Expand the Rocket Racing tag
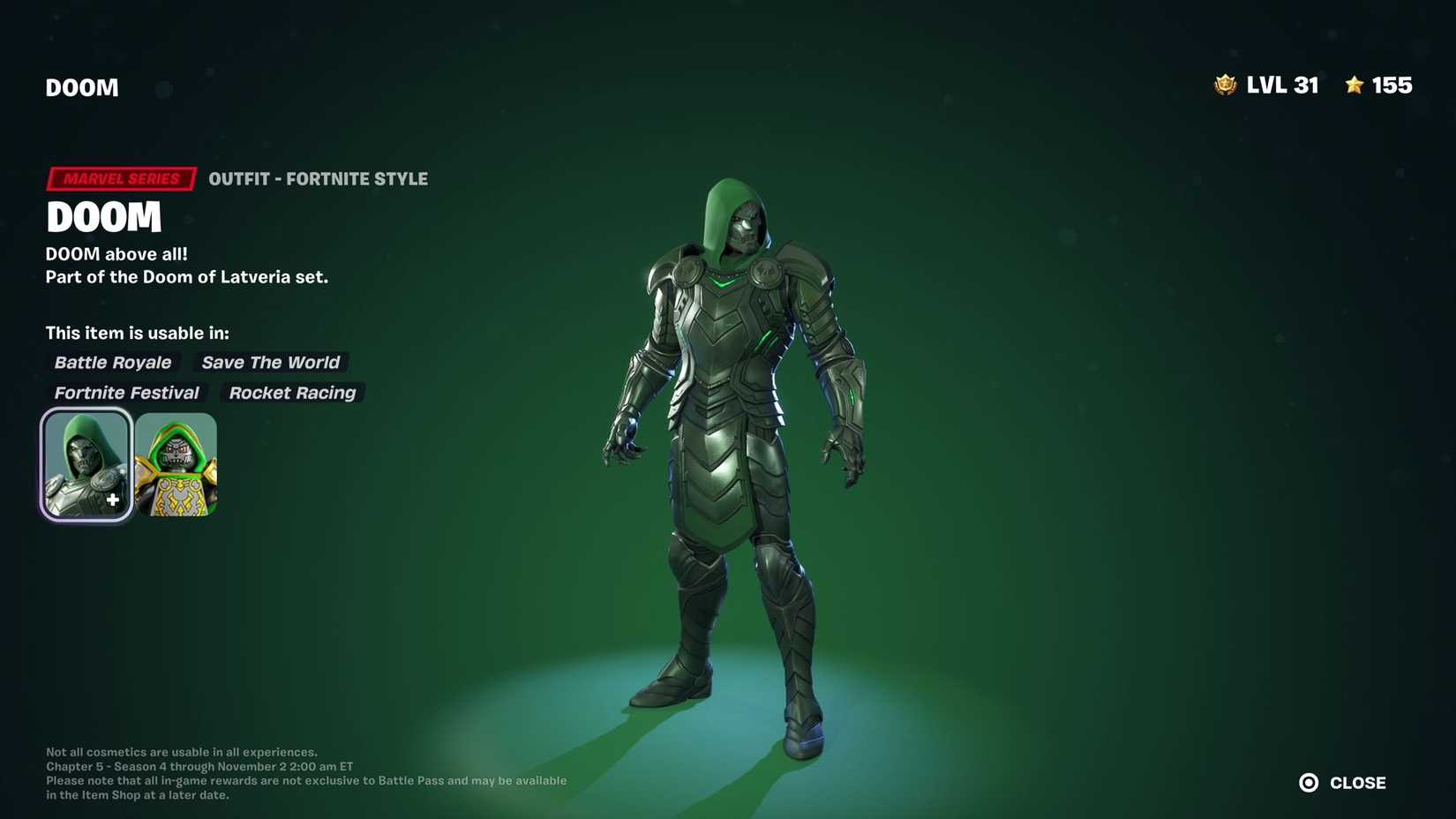The height and width of the screenshot is (819, 1456). click(291, 392)
